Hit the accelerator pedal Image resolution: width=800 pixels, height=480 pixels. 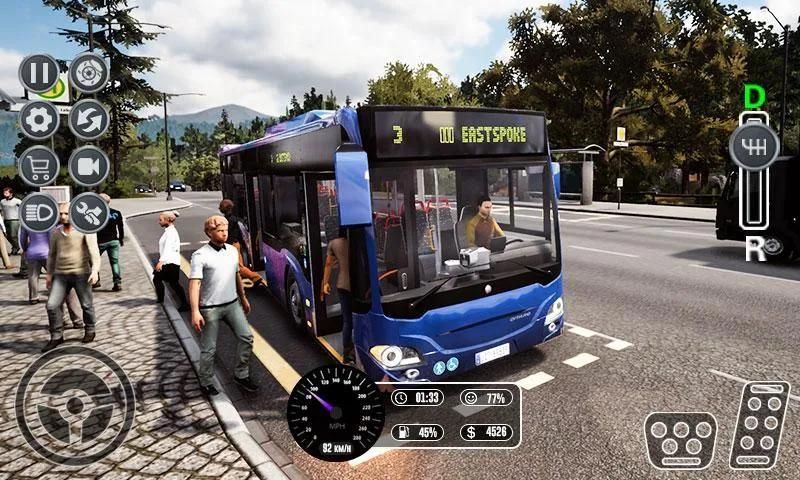click(759, 424)
